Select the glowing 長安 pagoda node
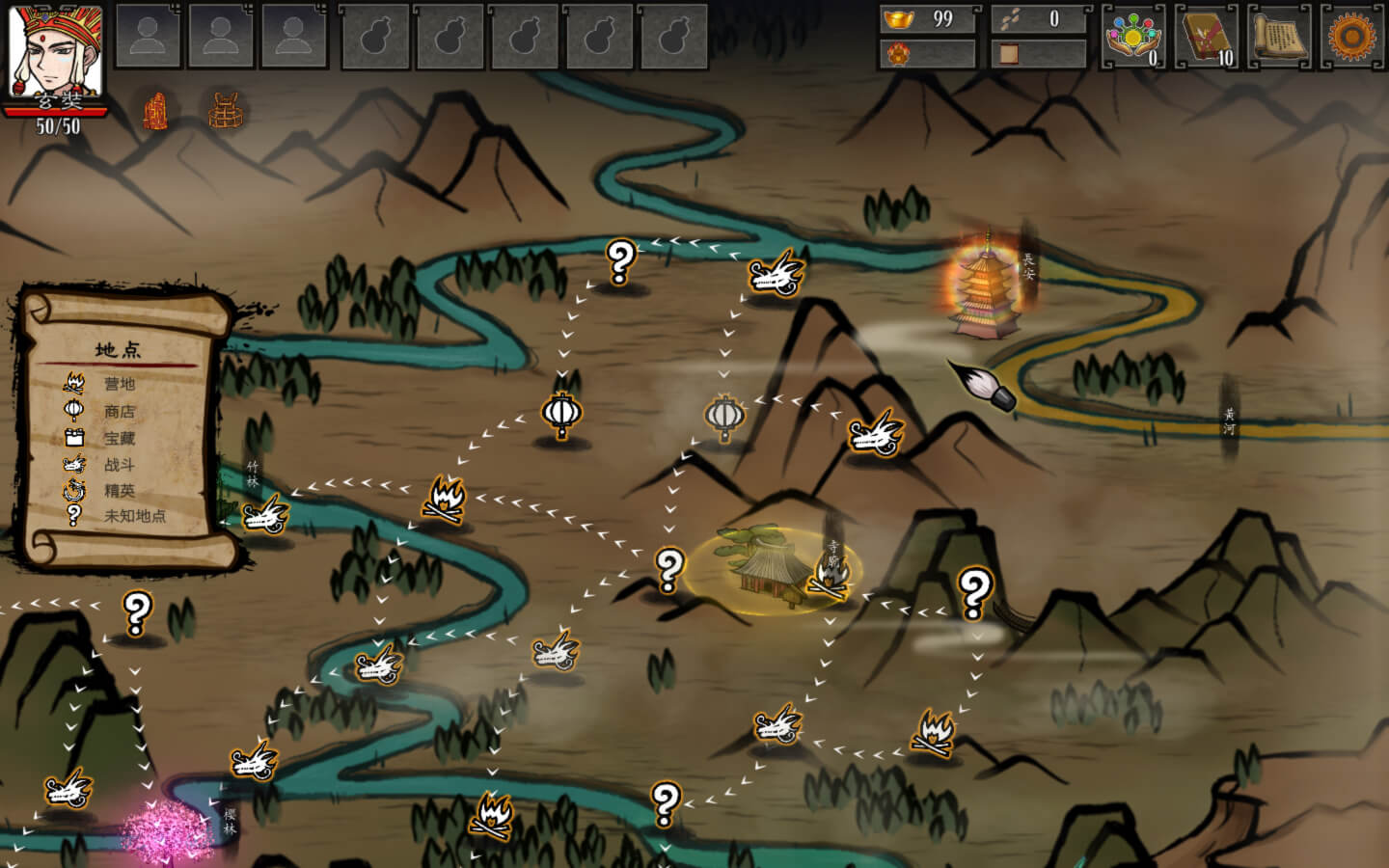The height and width of the screenshot is (868, 1389). click(x=986, y=285)
